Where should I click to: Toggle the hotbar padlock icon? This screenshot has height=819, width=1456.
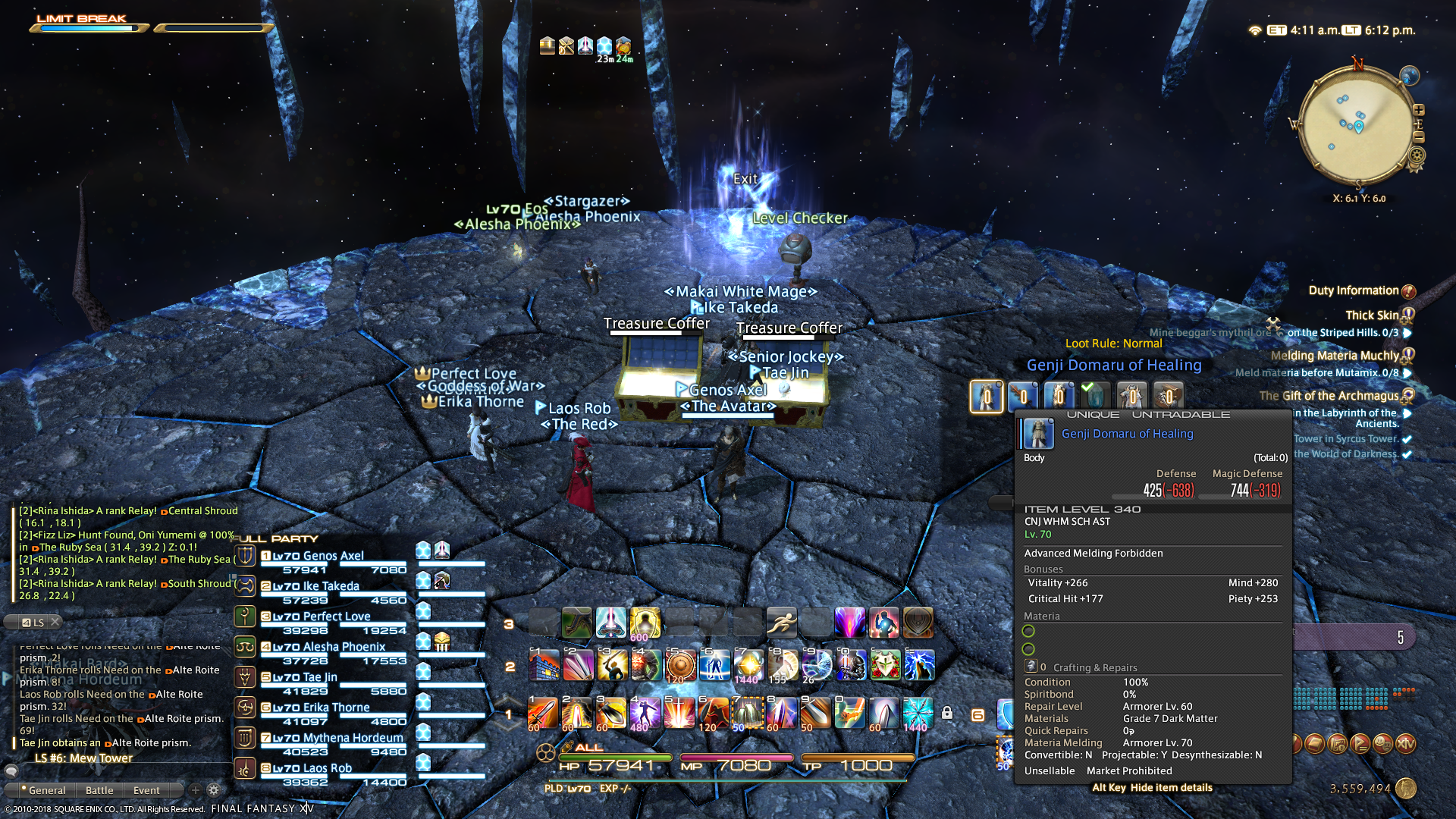pos(947,713)
